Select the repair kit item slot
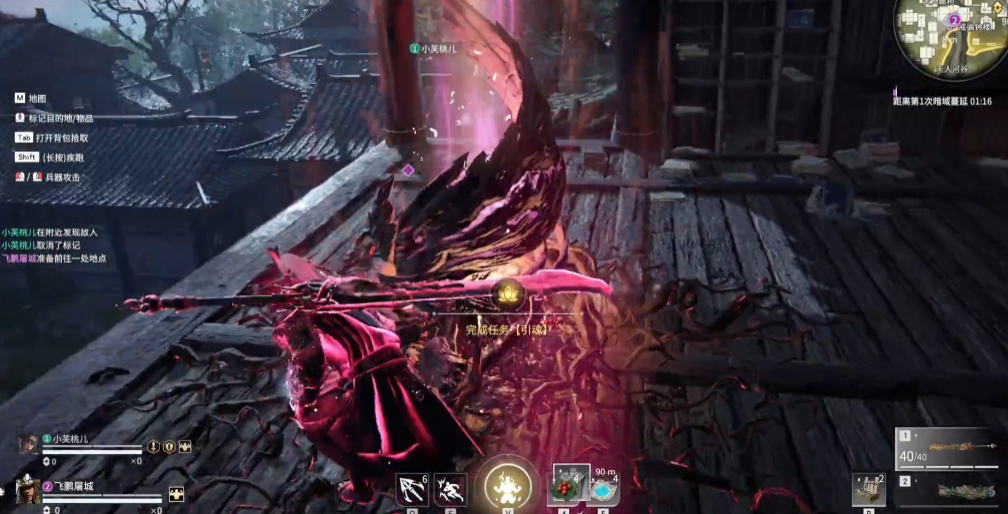The height and width of the screenshot is (514, 1008). (868, 489)
